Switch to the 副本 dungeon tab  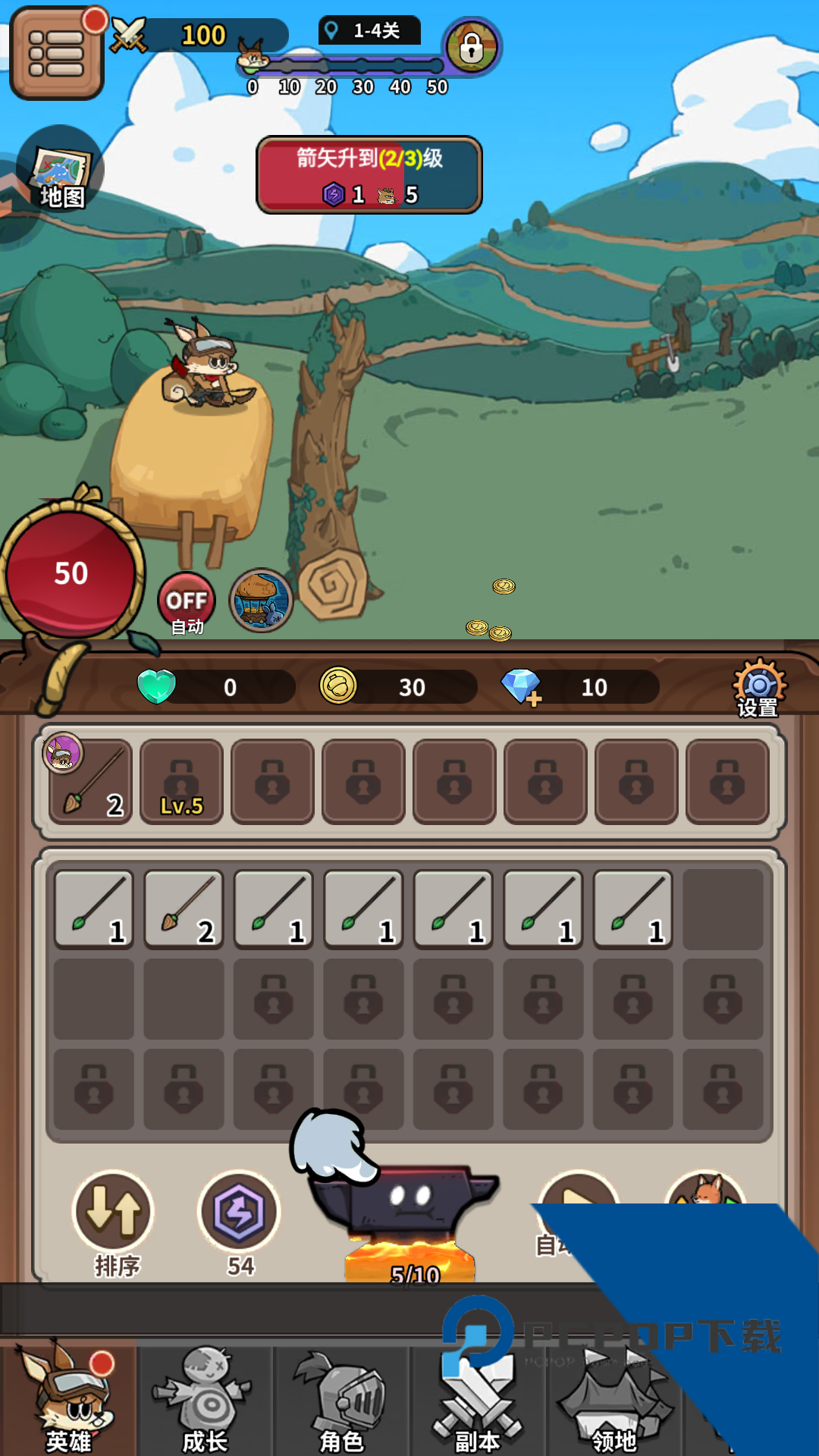tap(478, 1399)
